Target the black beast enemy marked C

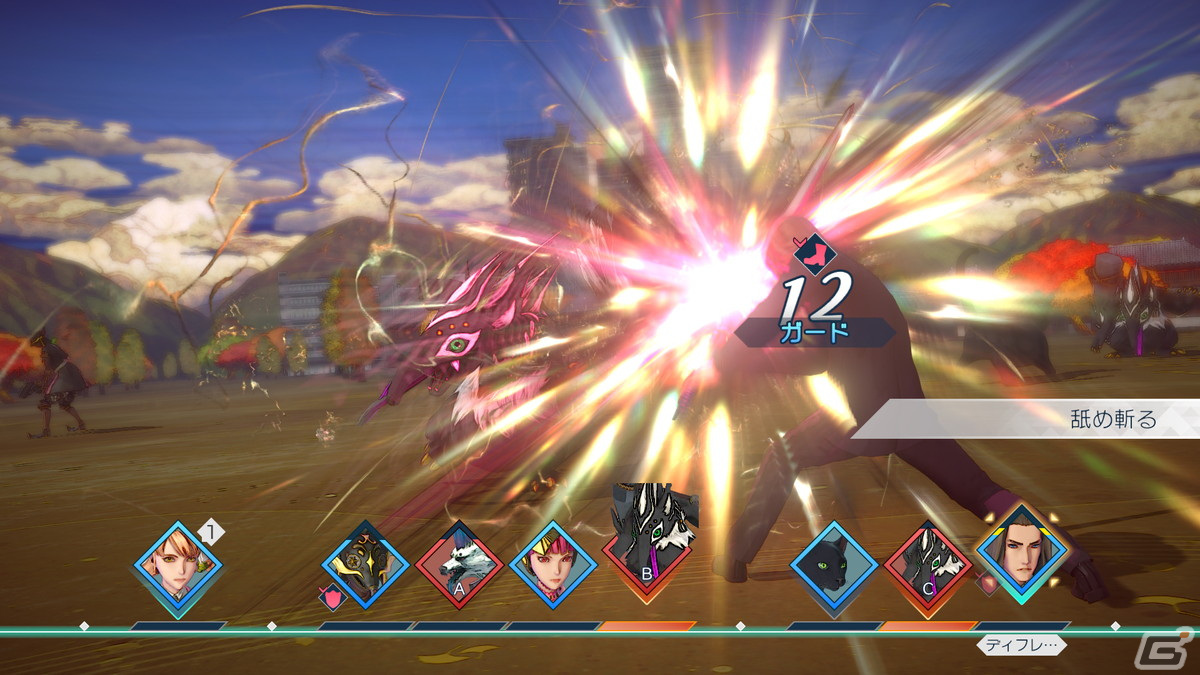(928, 567)
